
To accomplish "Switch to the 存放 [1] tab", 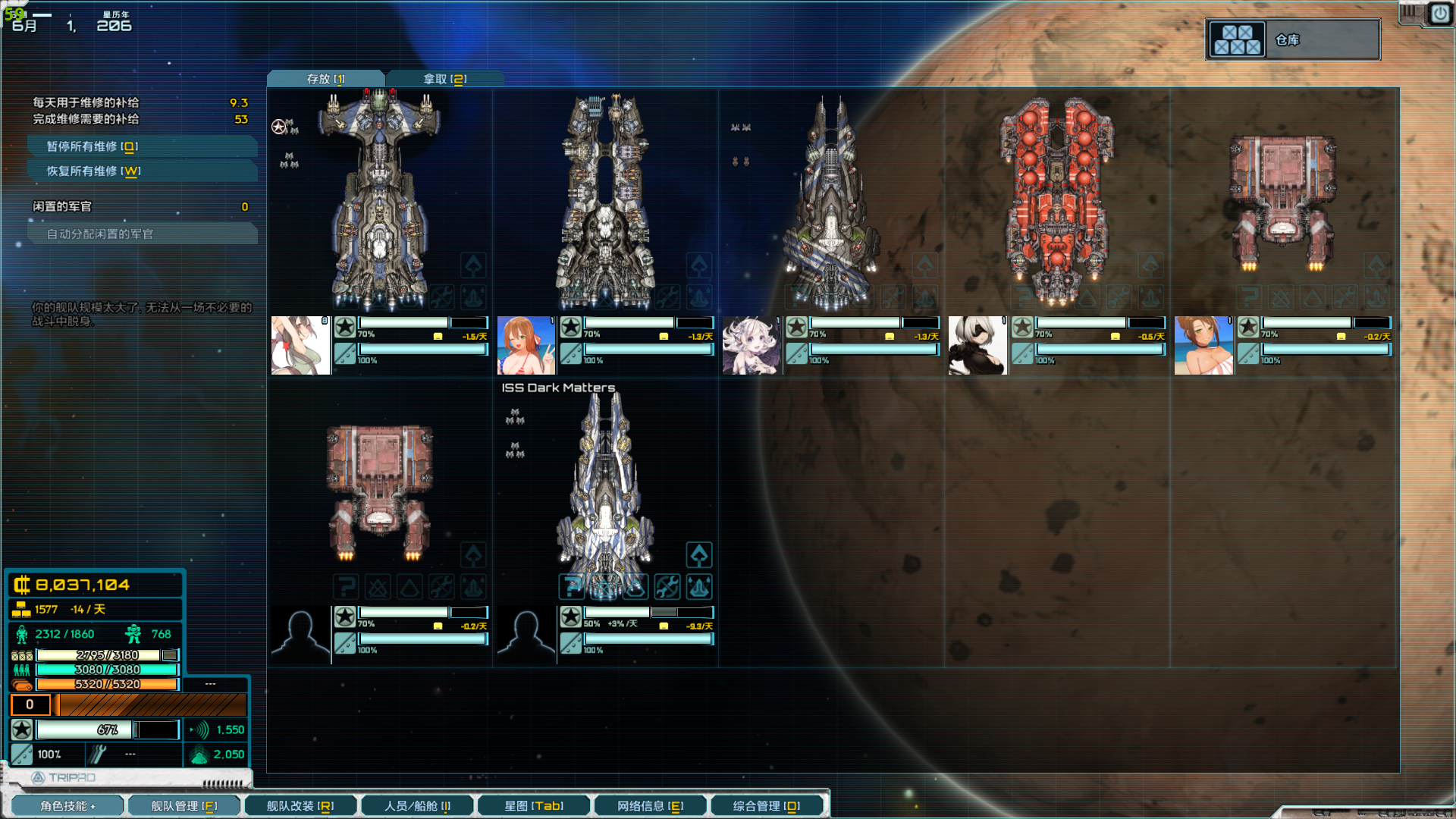I will tap(325, 79).
